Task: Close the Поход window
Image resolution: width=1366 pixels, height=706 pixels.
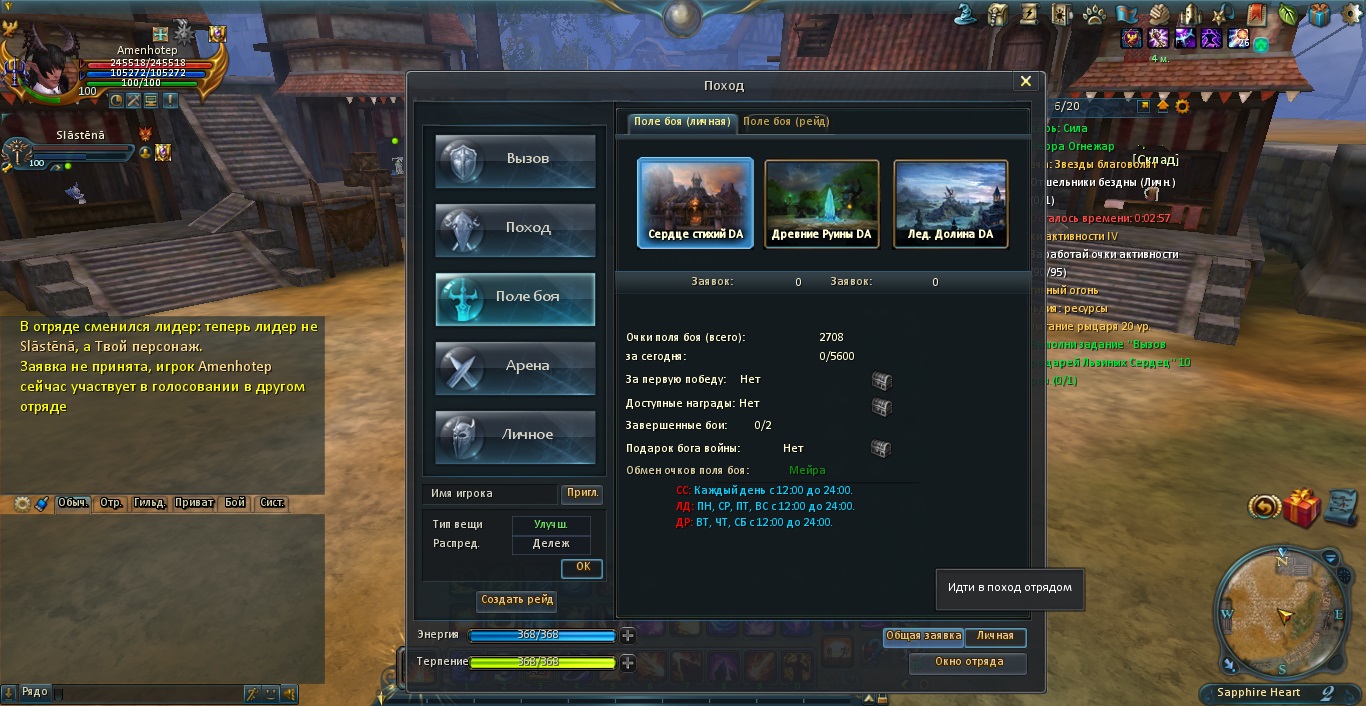Action: click(1025, 82)
